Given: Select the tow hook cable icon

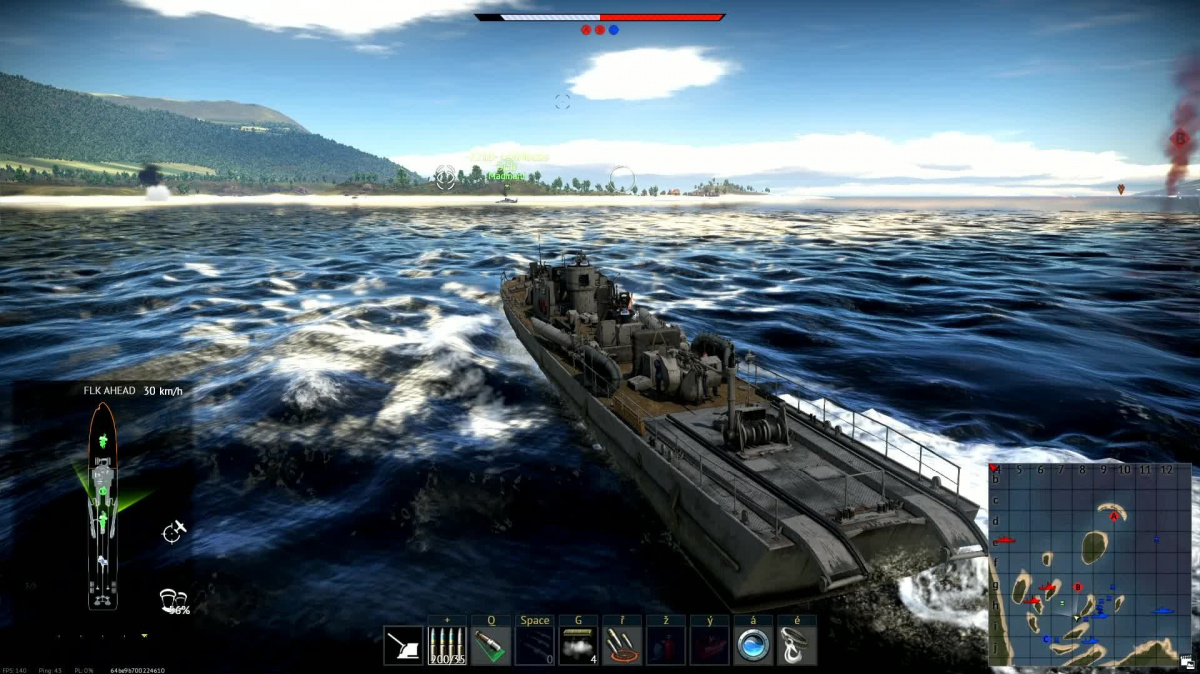Looking at the screenshot, I should pyautogui.click(x=797, y=646).
